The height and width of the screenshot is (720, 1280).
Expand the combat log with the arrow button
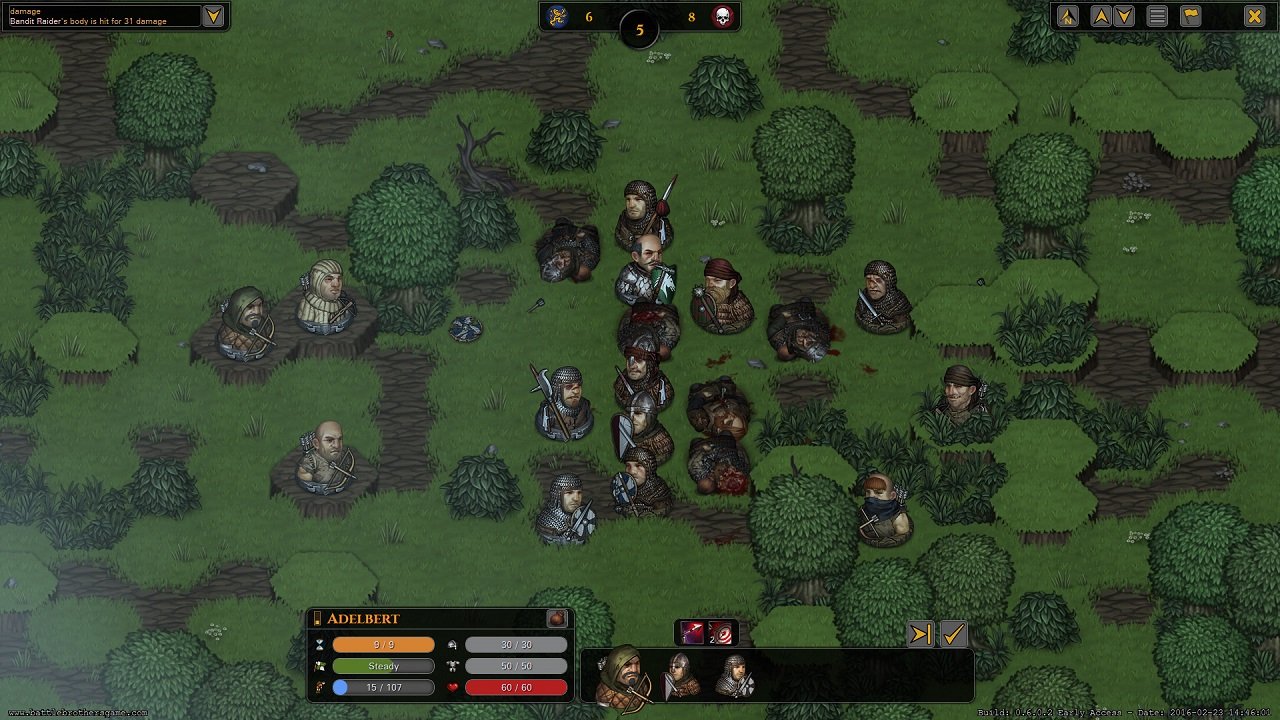pos(213,15)
